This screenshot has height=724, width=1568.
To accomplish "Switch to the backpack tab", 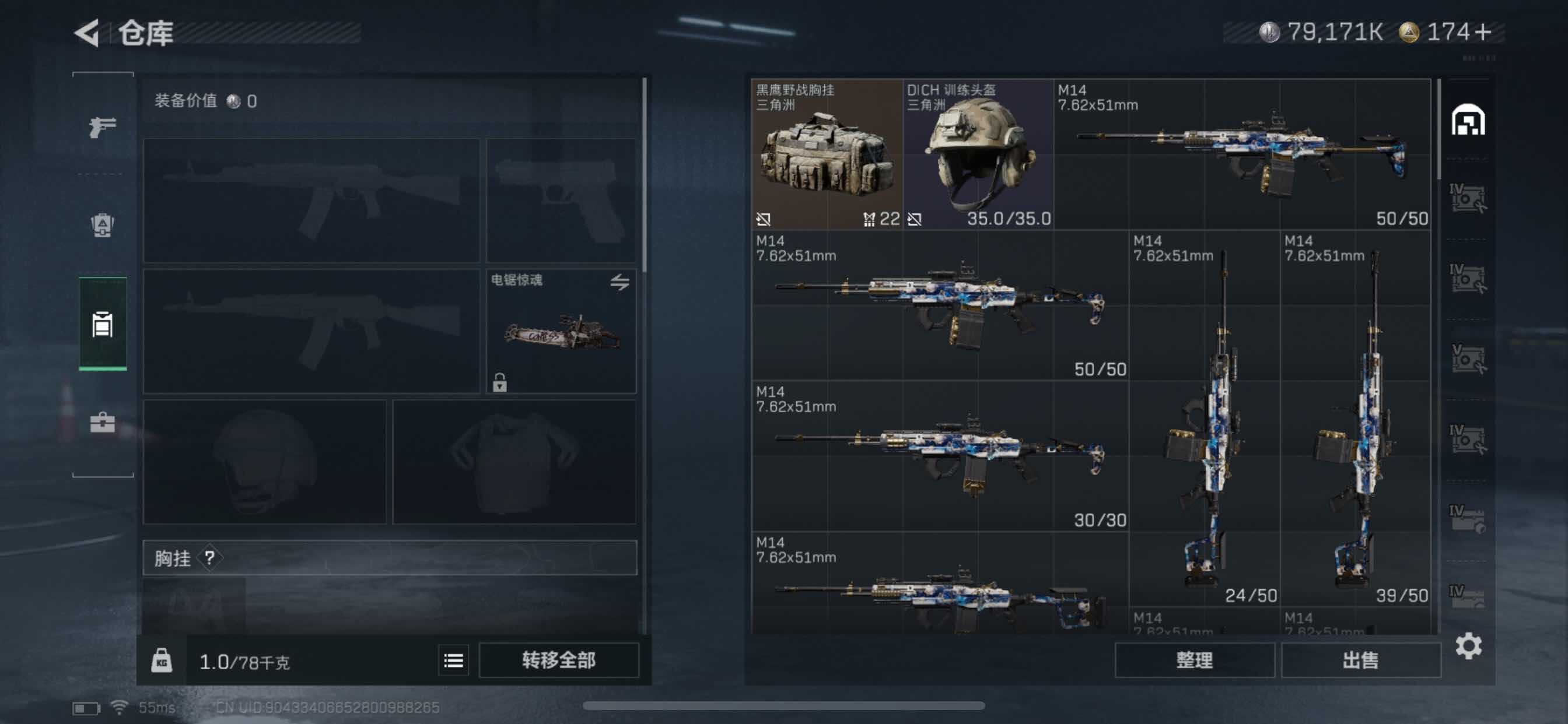I will tap(102, 225).
